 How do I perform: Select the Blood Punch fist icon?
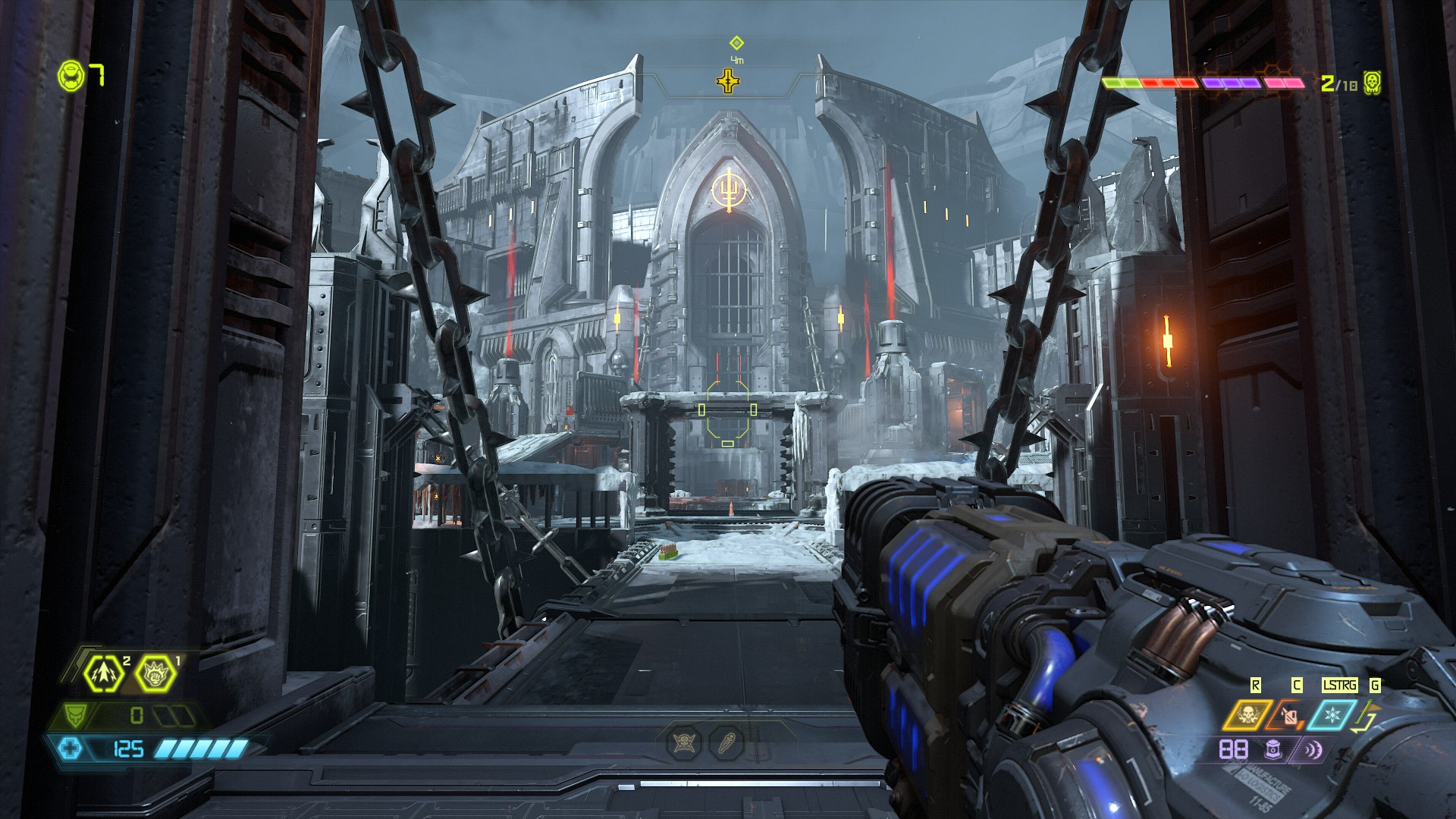[x=155, y=672]
